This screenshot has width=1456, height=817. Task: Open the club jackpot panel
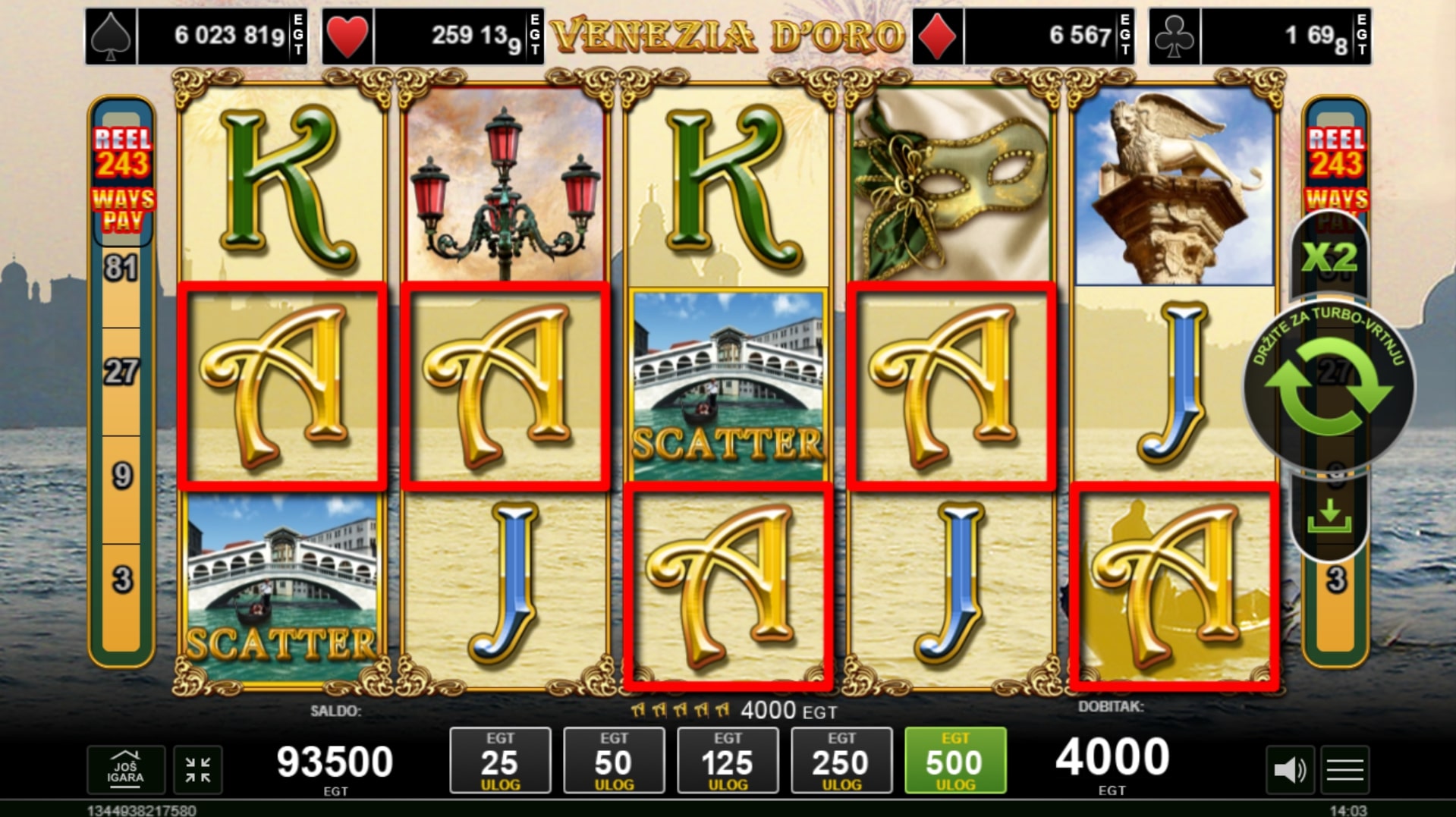tap(1259, 36)
